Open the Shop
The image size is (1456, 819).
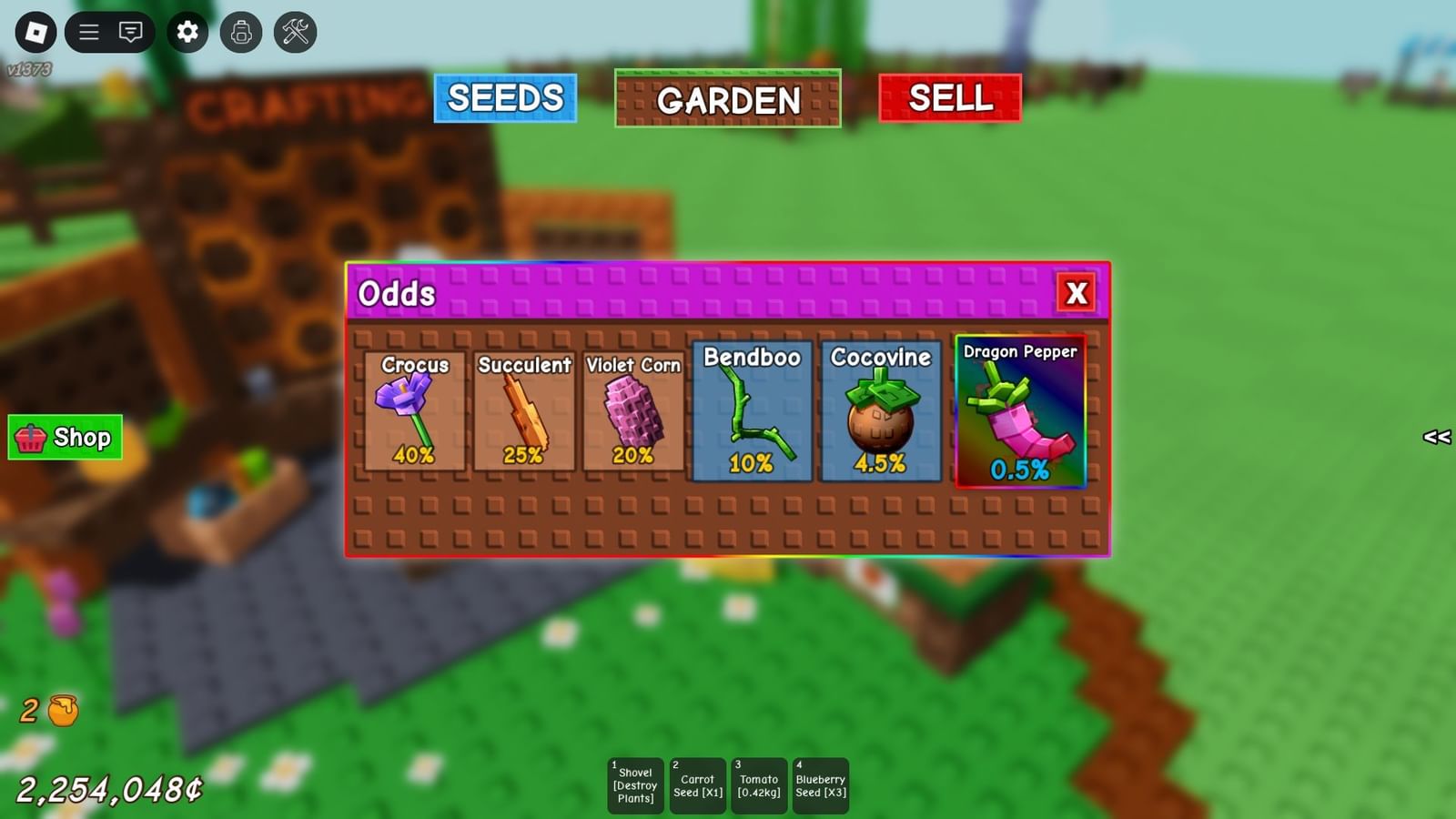click(64, 438)
